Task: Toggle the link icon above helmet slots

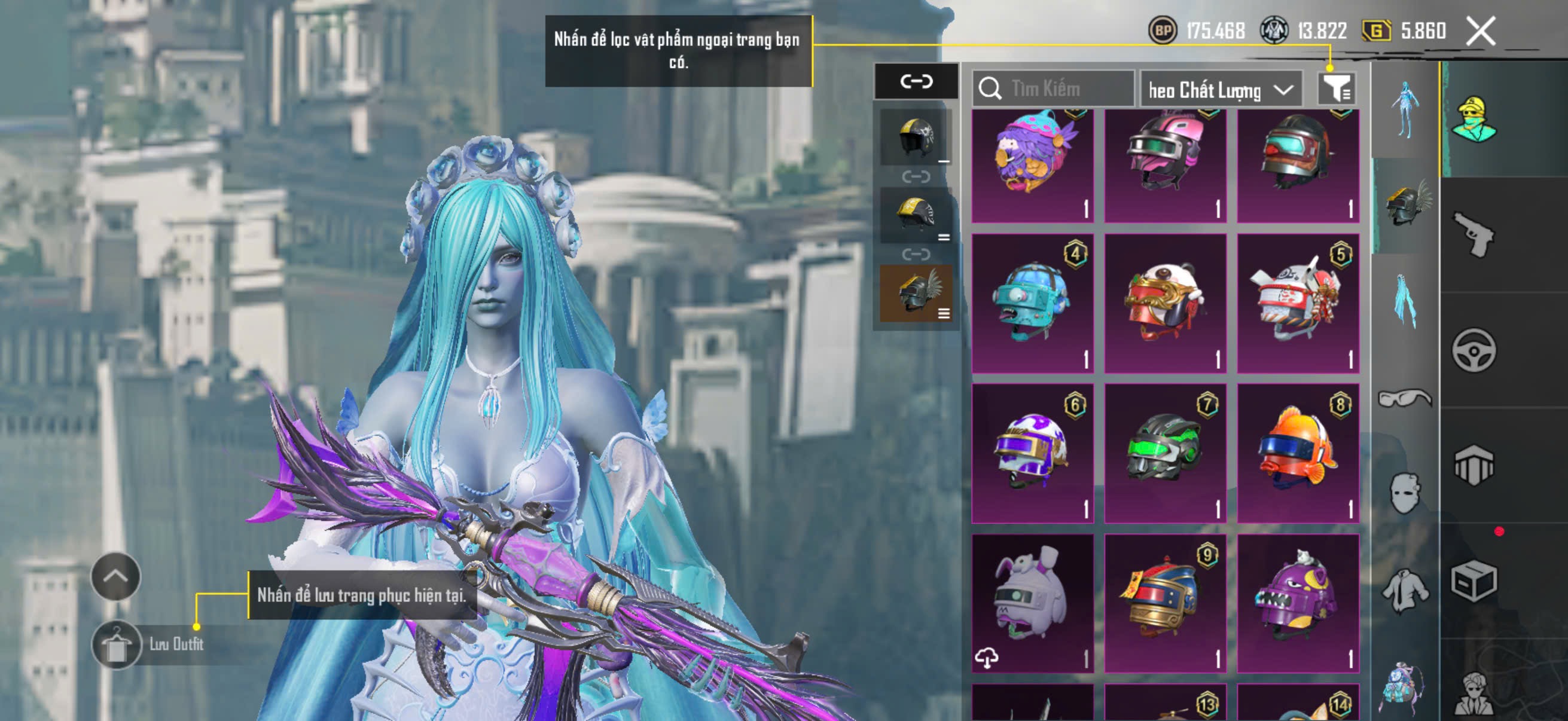Action: coord(916,81)
